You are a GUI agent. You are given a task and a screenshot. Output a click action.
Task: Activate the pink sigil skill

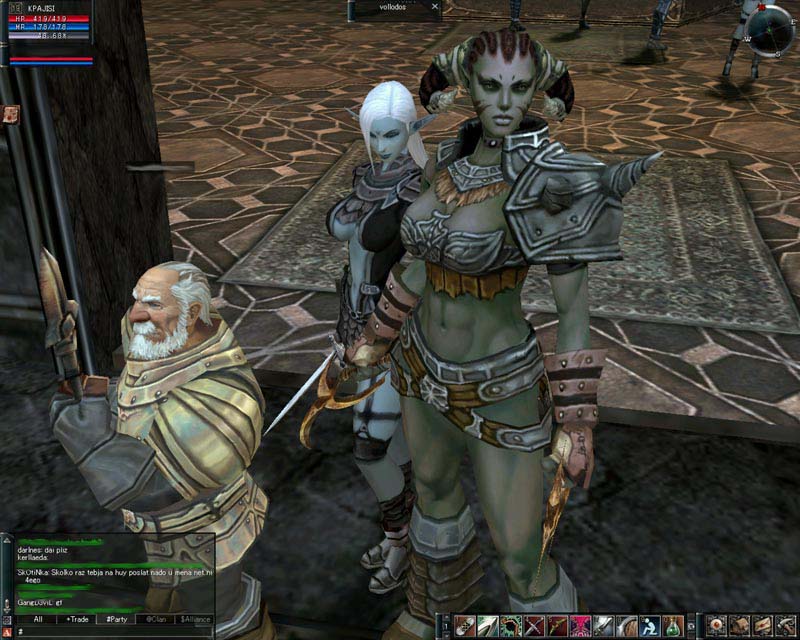(x=580, y=626)
